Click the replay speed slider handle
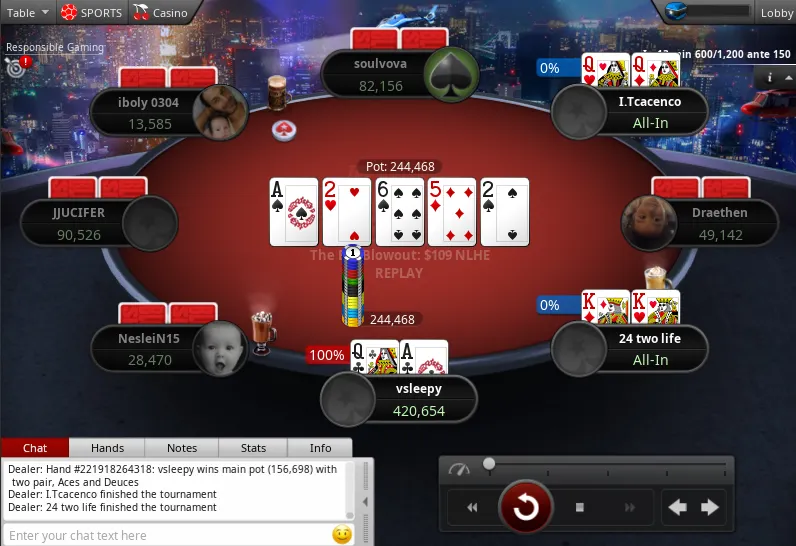Viewport: 796px width, 546px height. [489, 464]
